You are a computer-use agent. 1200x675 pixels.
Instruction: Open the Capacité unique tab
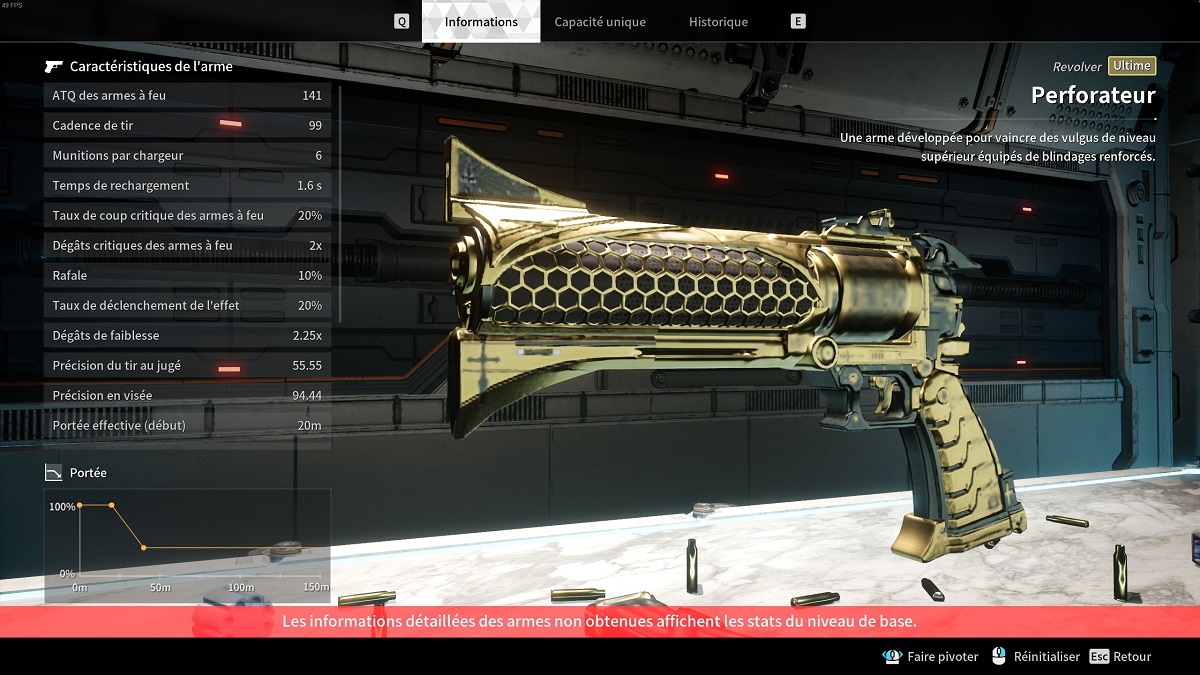pos(600,22)
